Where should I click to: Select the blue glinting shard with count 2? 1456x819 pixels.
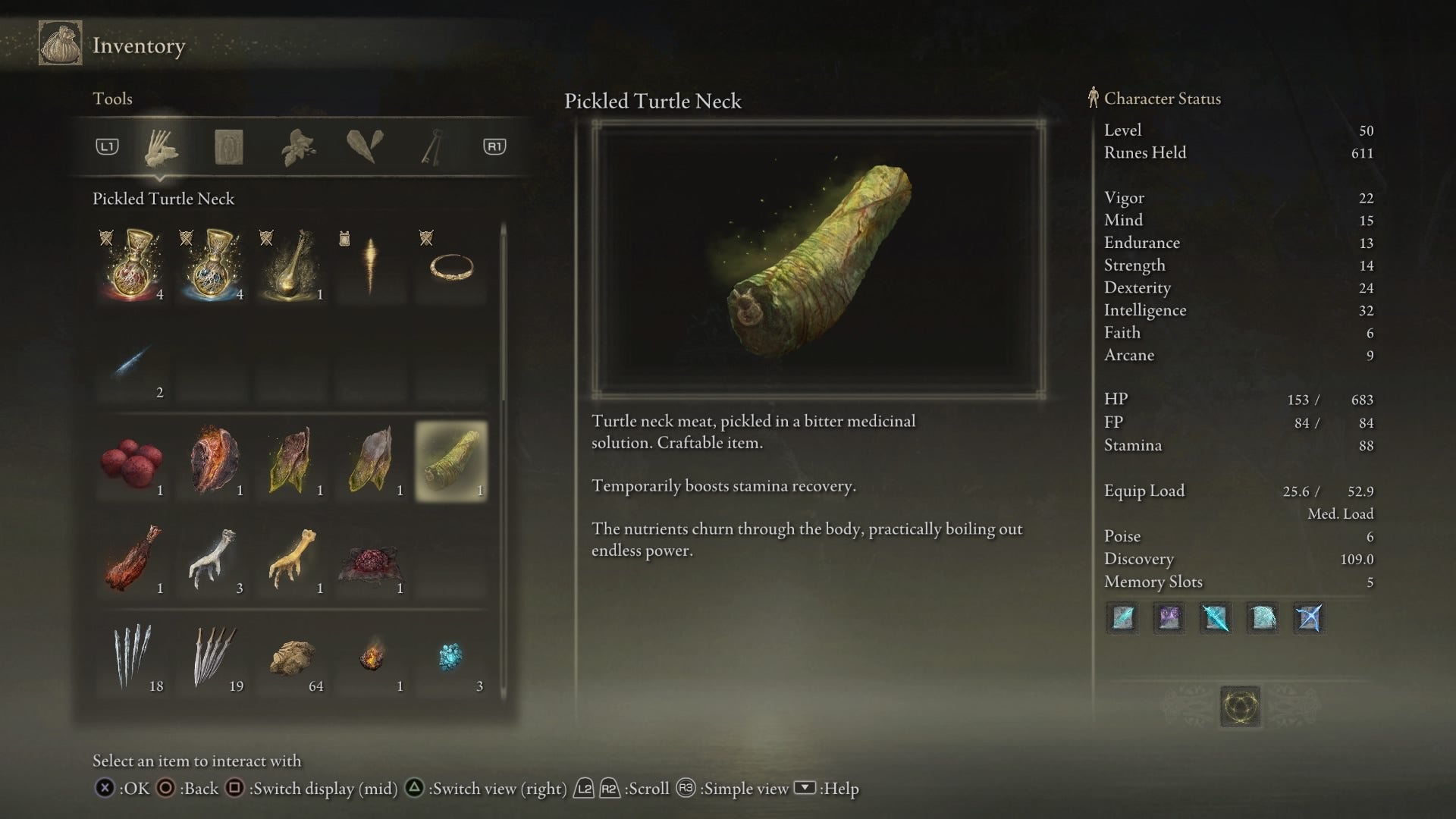[132, 364]
